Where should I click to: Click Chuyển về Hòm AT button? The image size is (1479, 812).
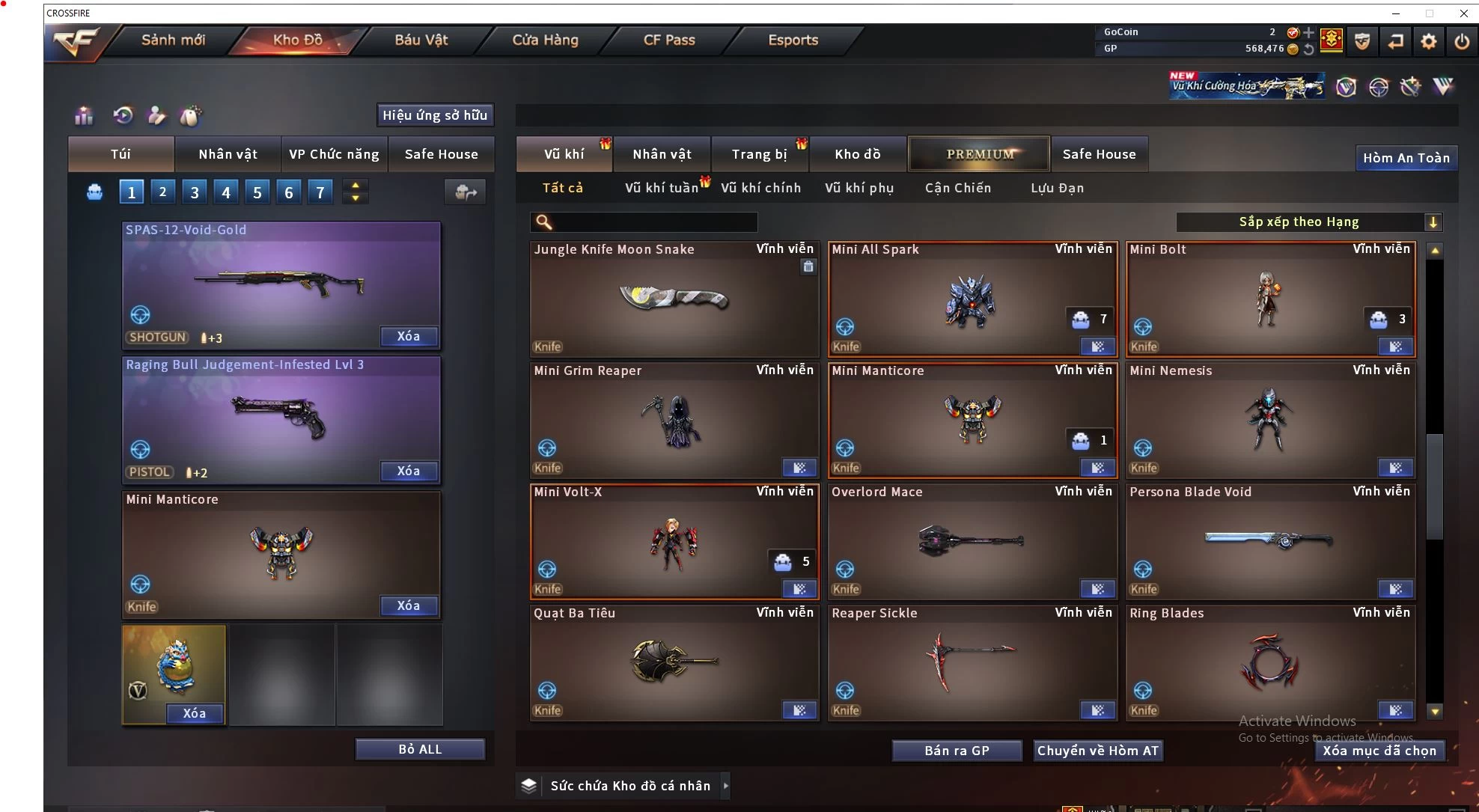click(1097, 751)
